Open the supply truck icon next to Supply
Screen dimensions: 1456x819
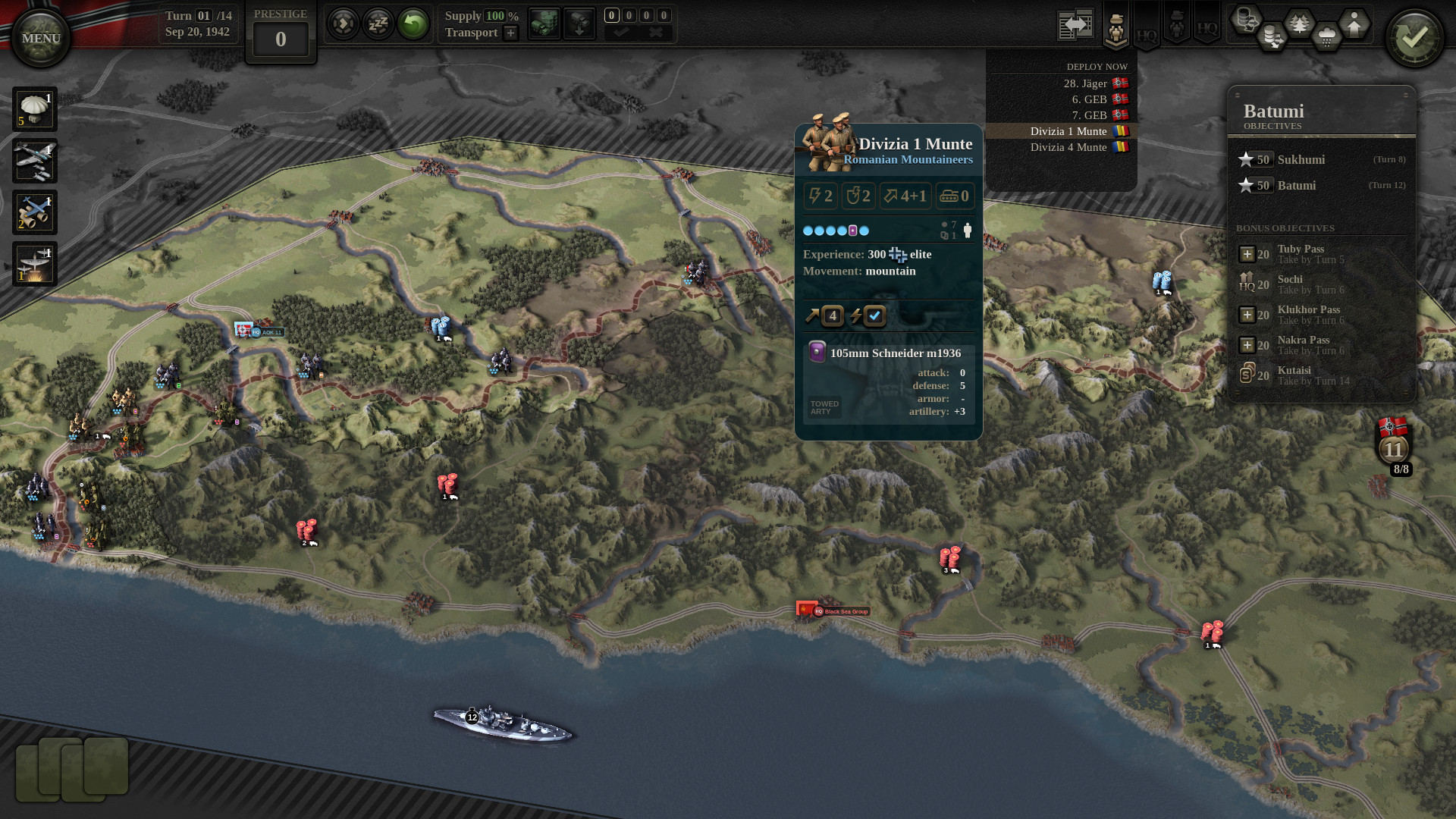(x=544, y=24)
